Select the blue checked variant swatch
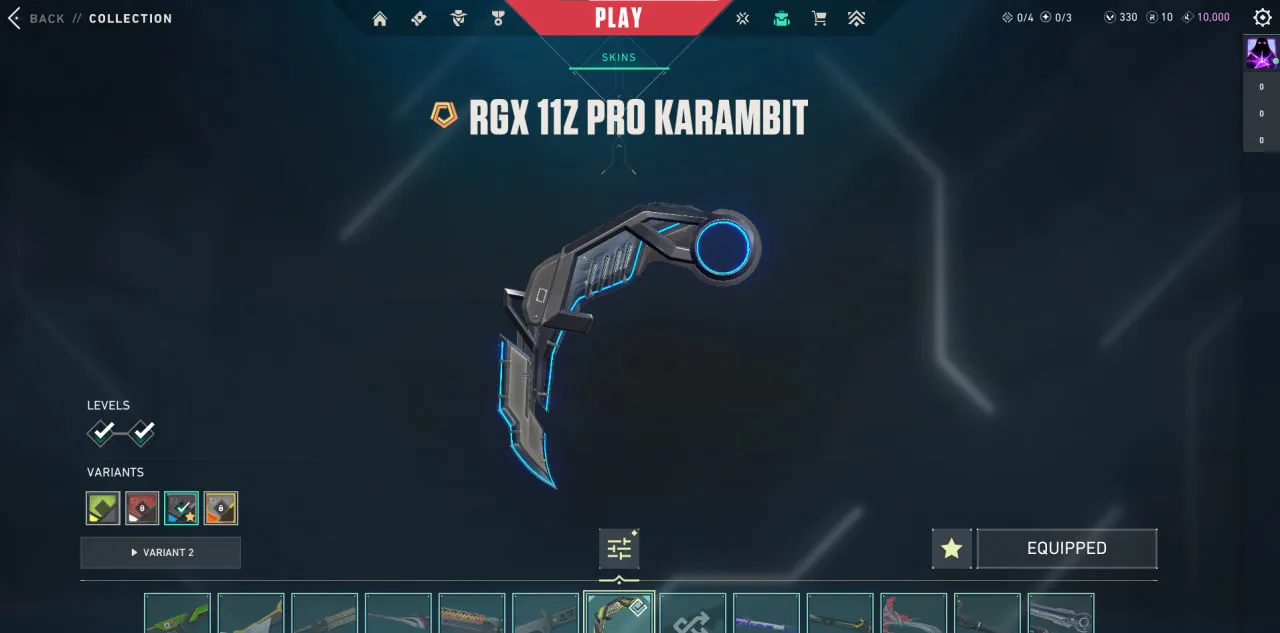Screen dimensions: 1280x633 pyautogui.click(x=181, y=508)
